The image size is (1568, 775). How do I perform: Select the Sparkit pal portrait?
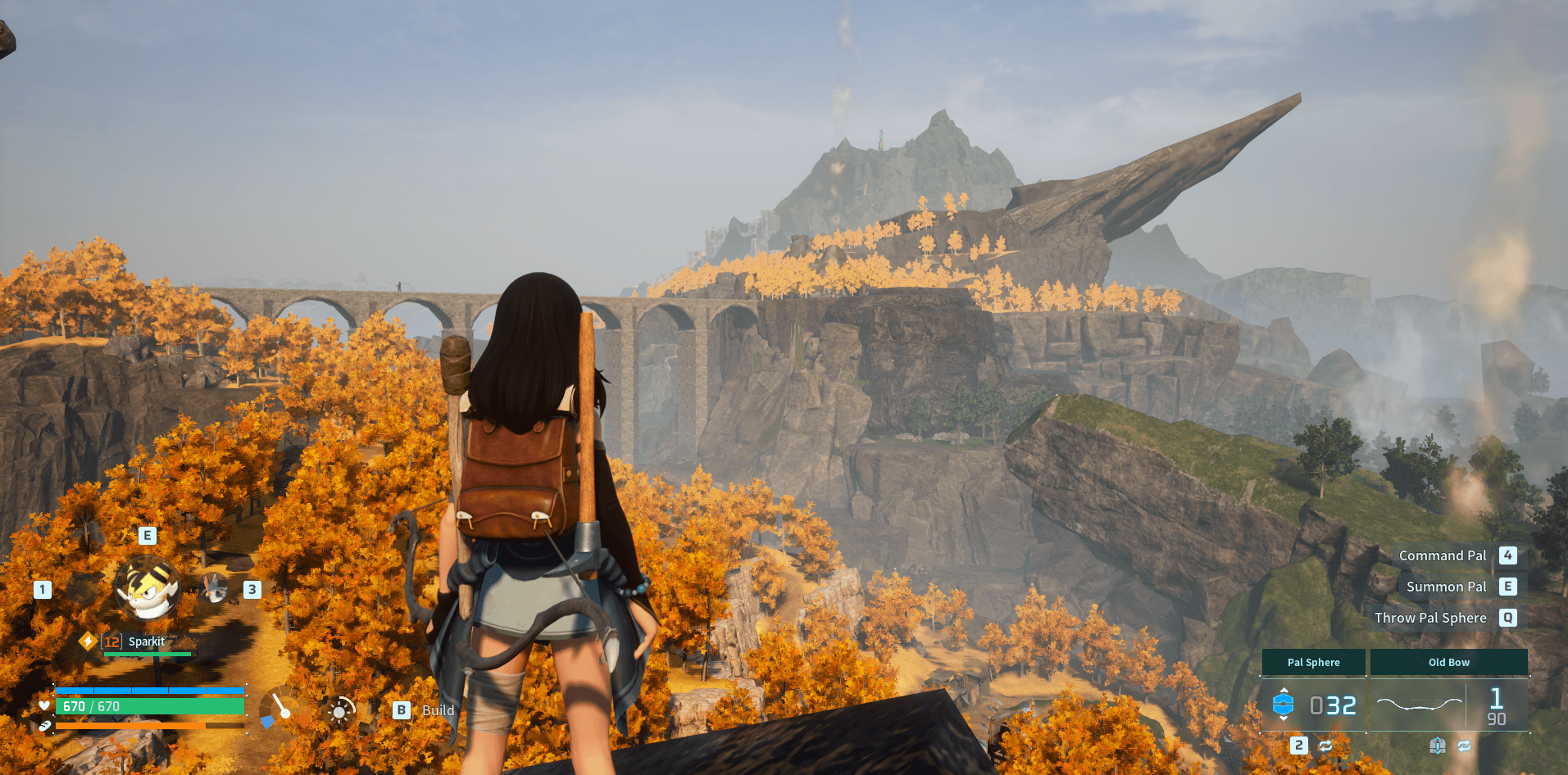[148, 589]
